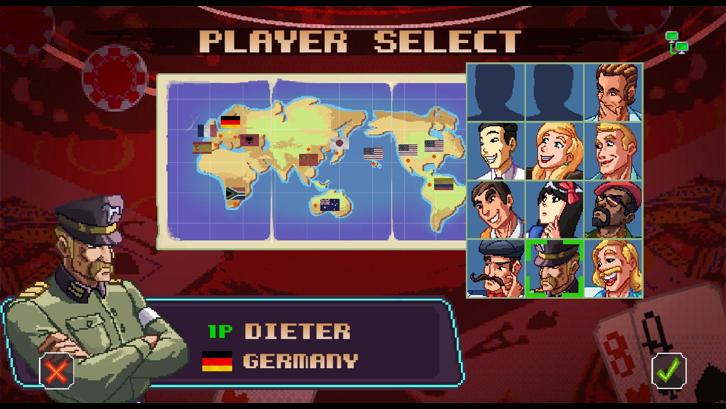Select the blonde woman with green earring

[555, 150]
